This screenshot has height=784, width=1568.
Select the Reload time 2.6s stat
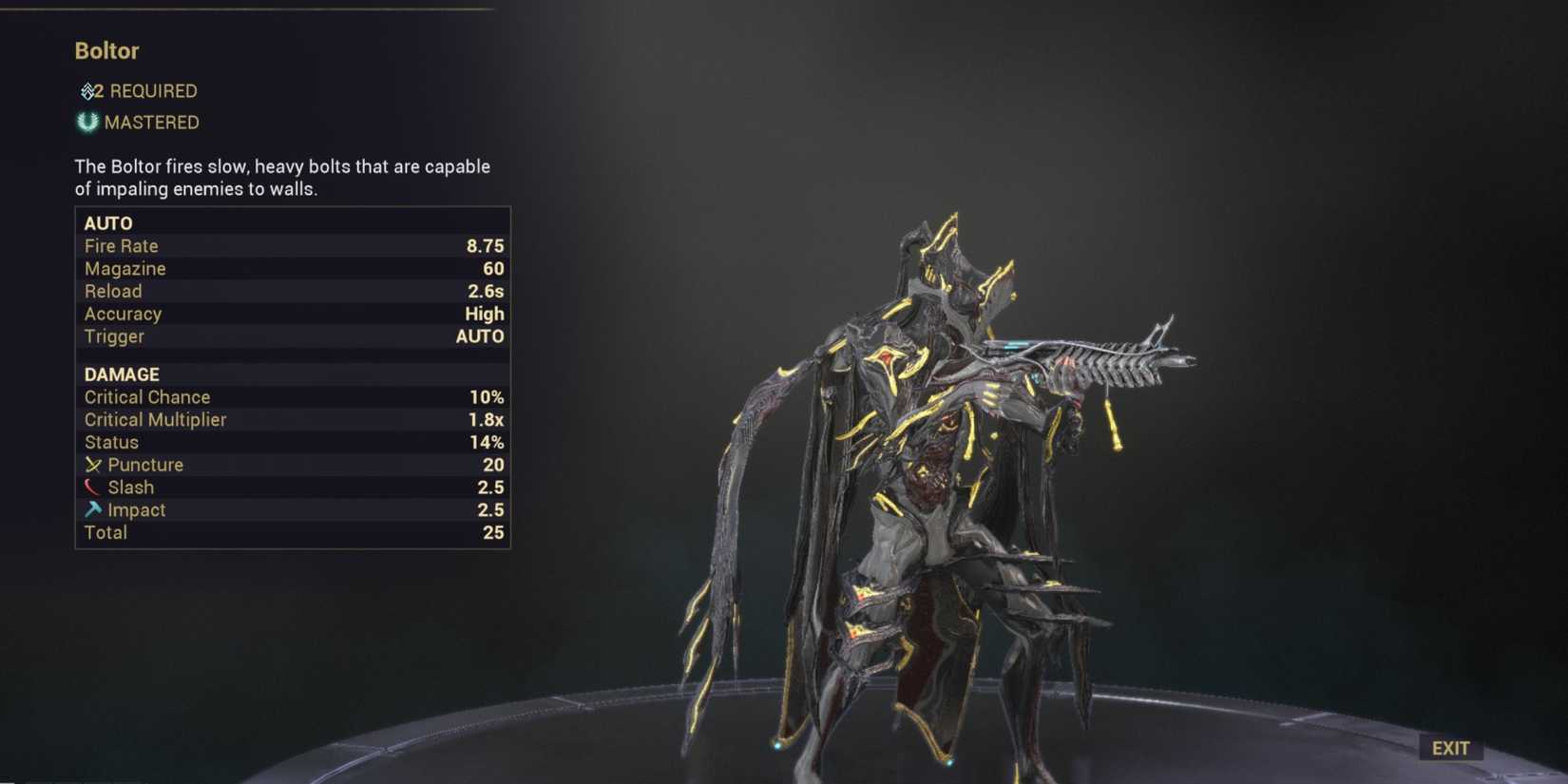(x=285, y=291)
